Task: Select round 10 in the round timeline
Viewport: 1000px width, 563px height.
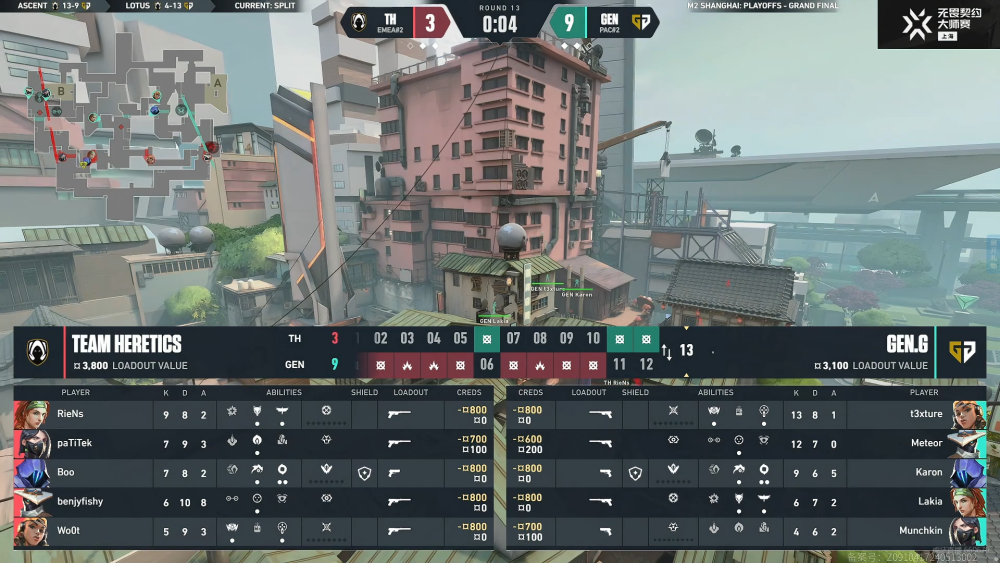Action: coord(593,339)
